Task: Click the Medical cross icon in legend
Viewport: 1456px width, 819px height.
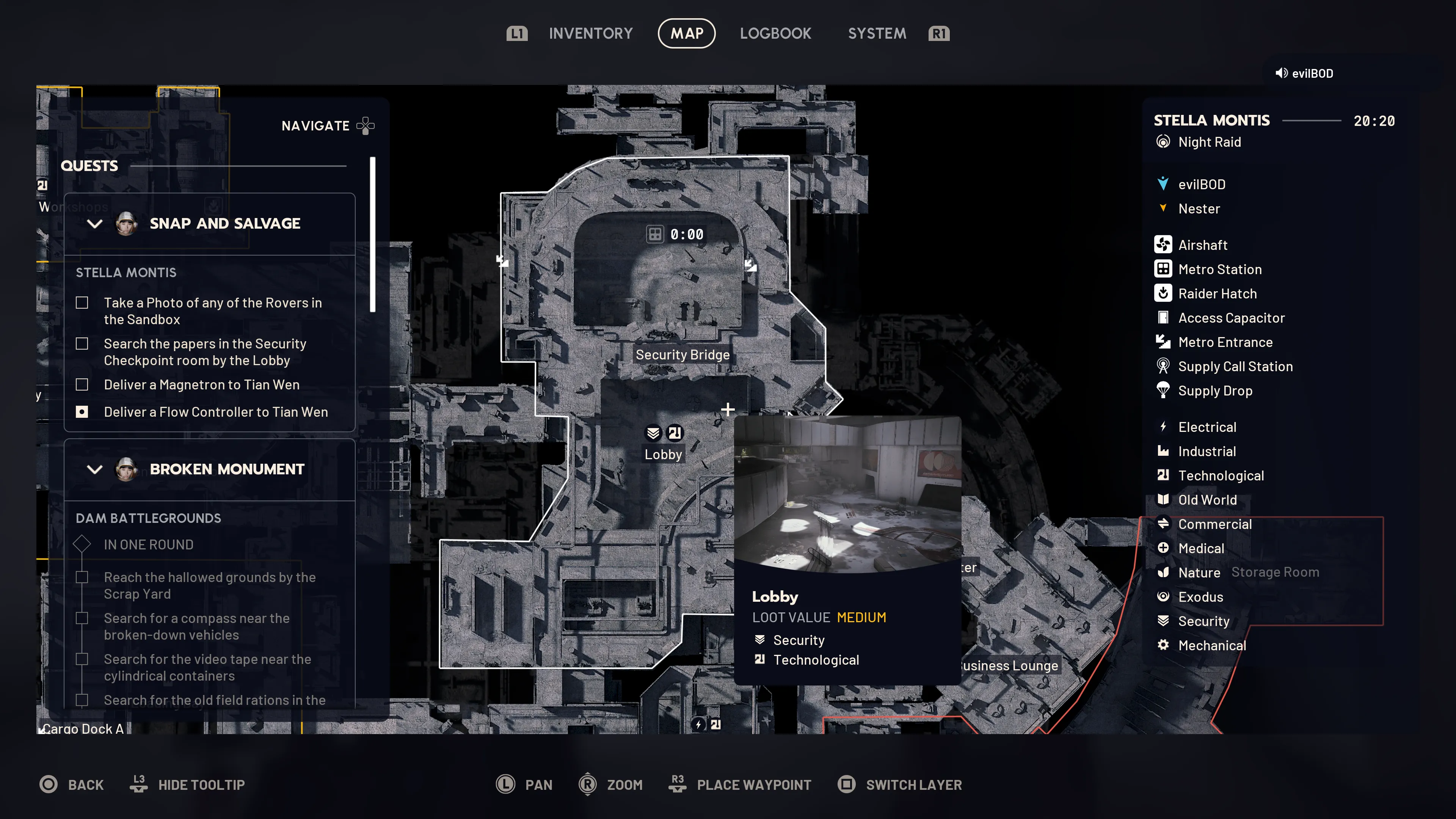Action: pyautogui.click(x=1164, y=548)
